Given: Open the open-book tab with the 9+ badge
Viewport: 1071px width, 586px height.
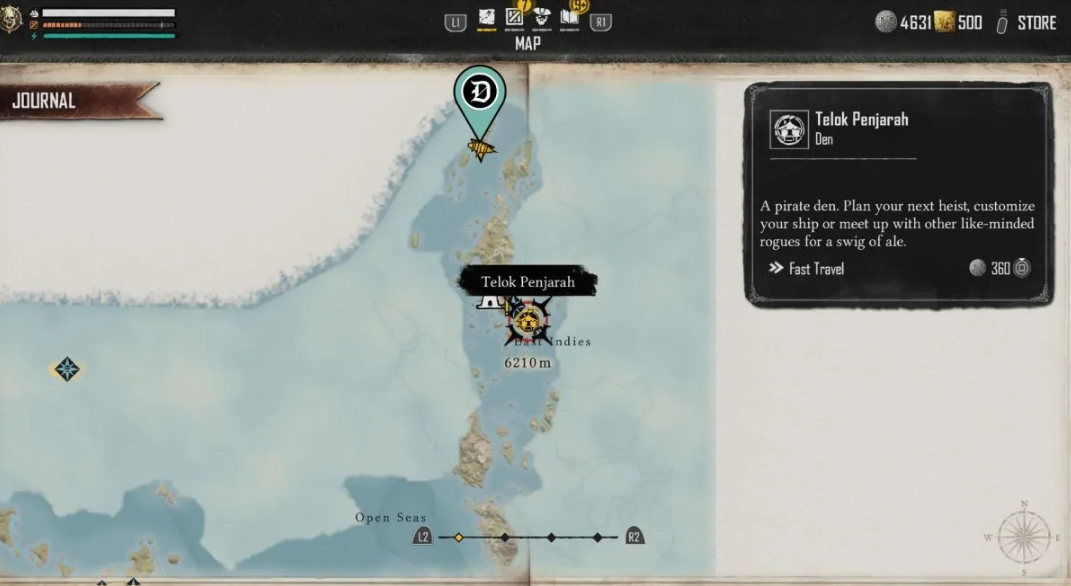Looking at the screenshot, I should pyautogui.click(x=570, y=19).
